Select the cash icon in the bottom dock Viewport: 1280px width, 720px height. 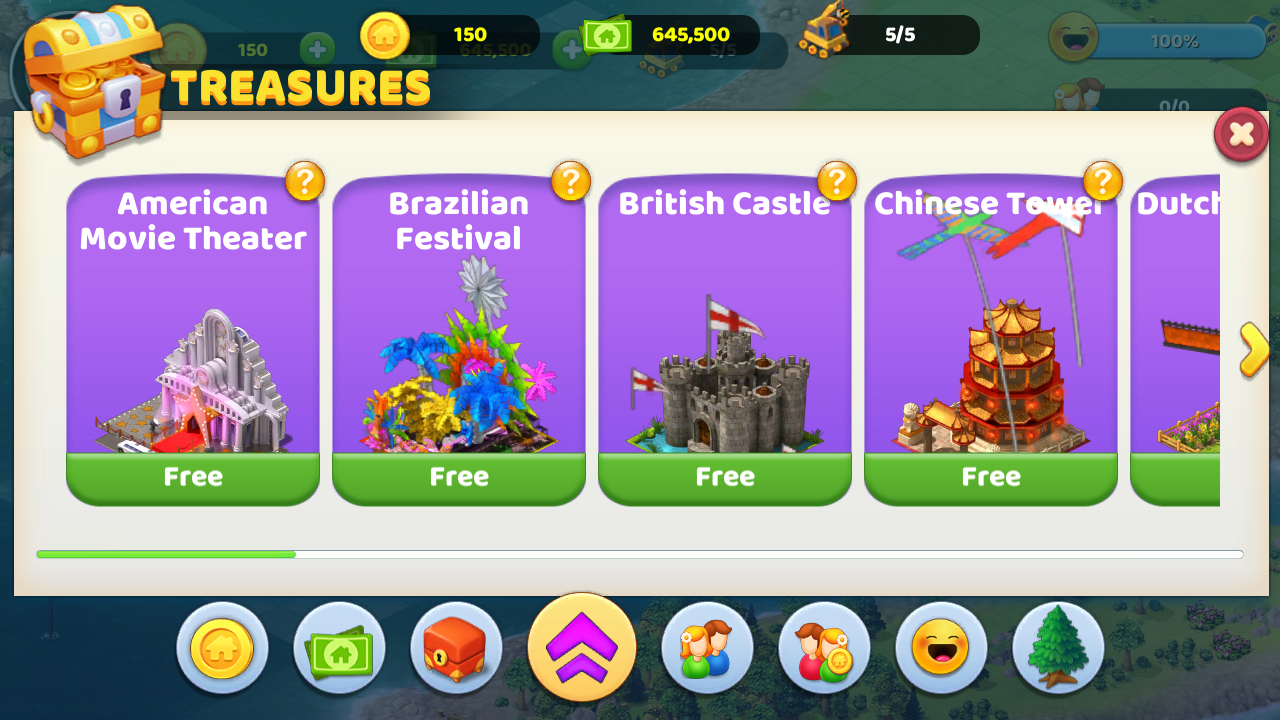(339, 647)
